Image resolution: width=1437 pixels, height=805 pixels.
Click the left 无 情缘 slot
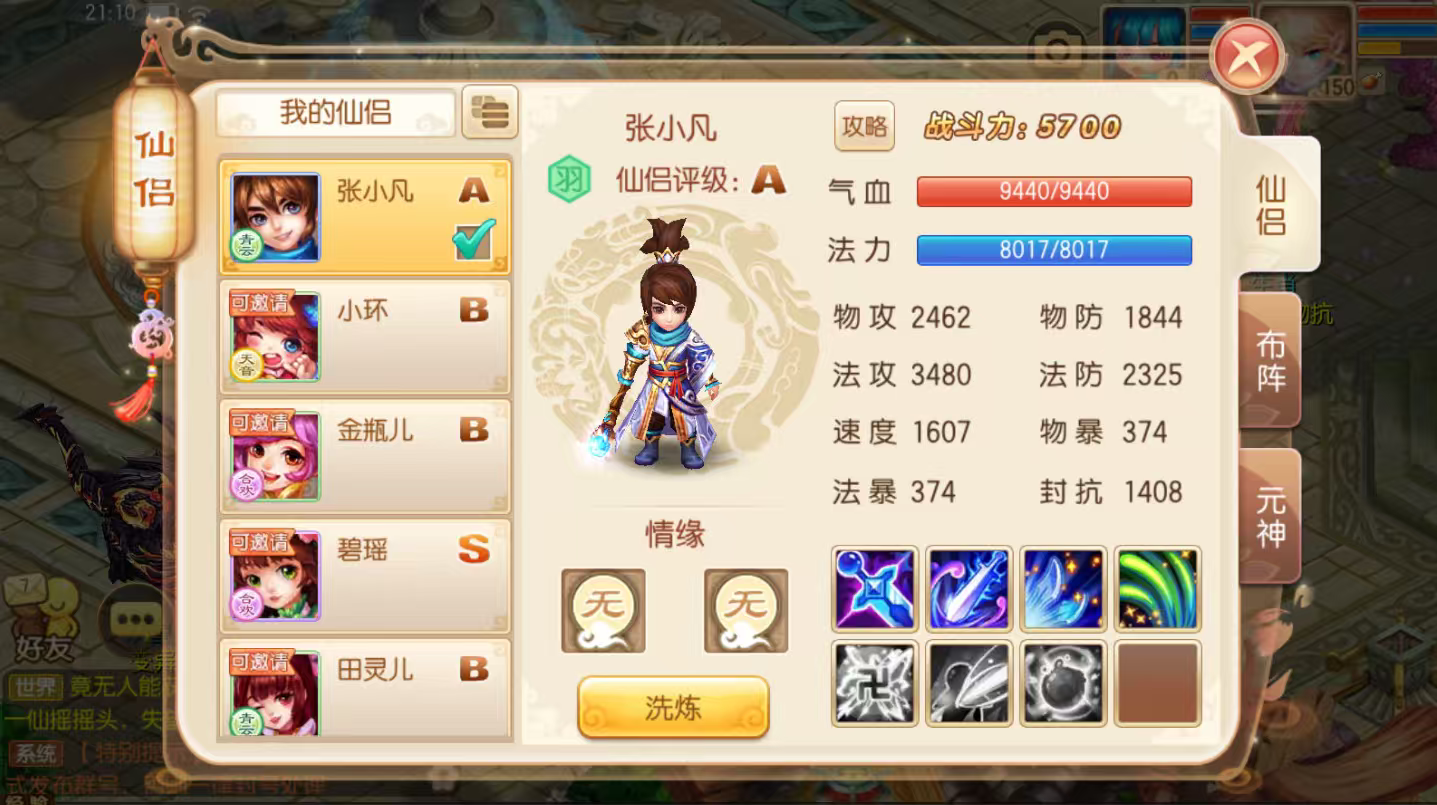point(602,610)
